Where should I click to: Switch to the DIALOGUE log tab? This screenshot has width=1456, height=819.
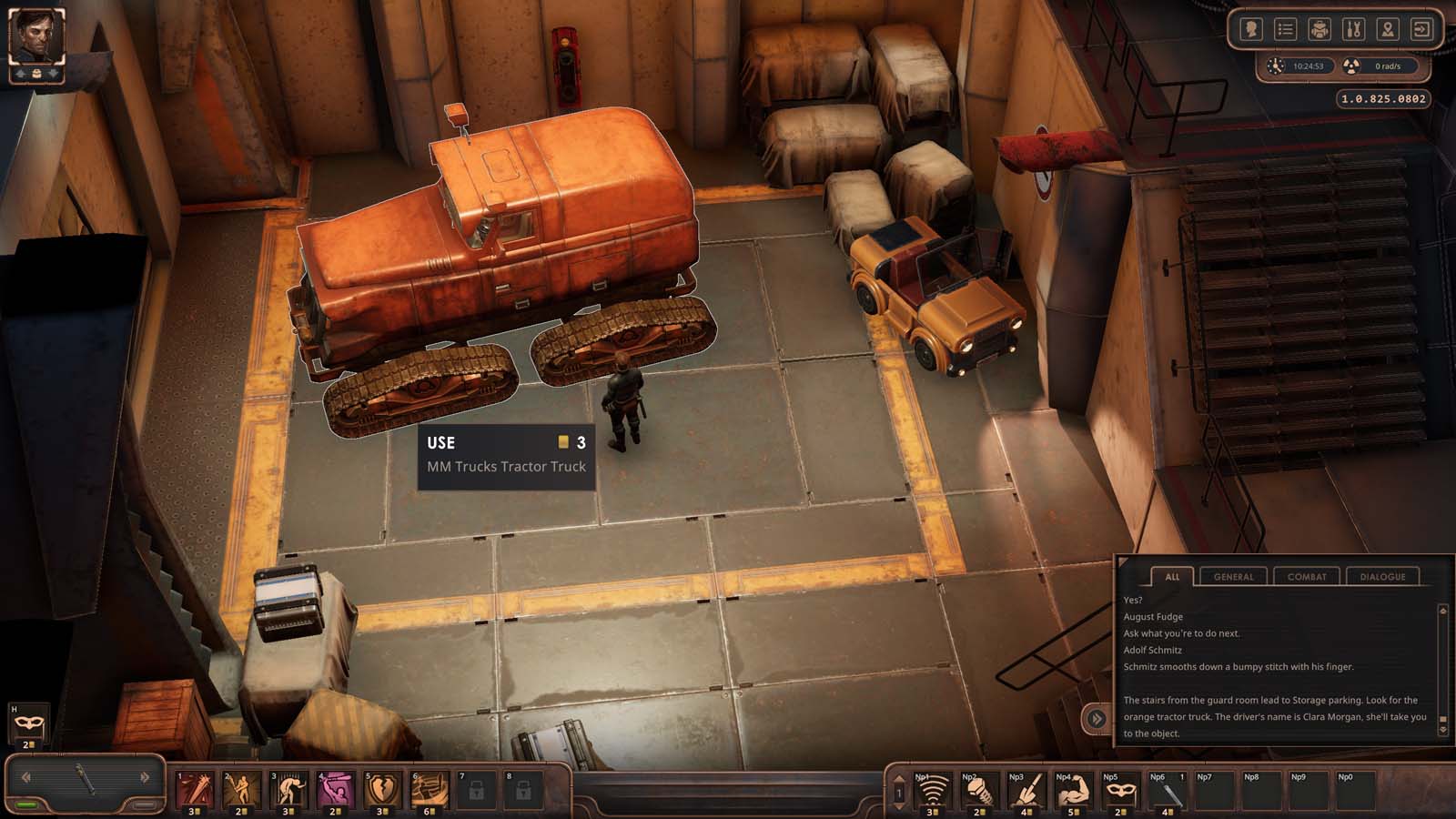coord(1383,577)
